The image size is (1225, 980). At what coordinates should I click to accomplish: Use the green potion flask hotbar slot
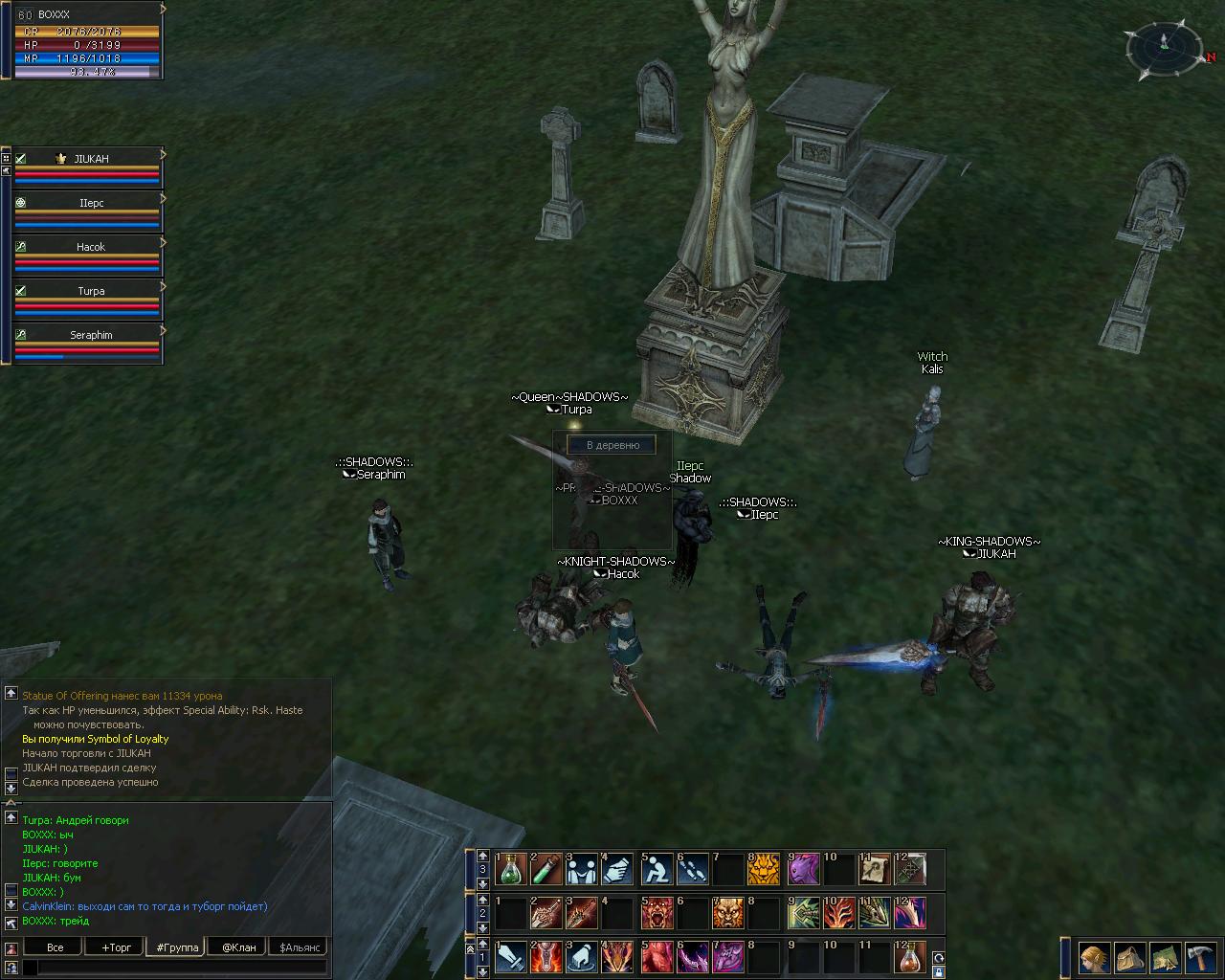coord(511,869)
